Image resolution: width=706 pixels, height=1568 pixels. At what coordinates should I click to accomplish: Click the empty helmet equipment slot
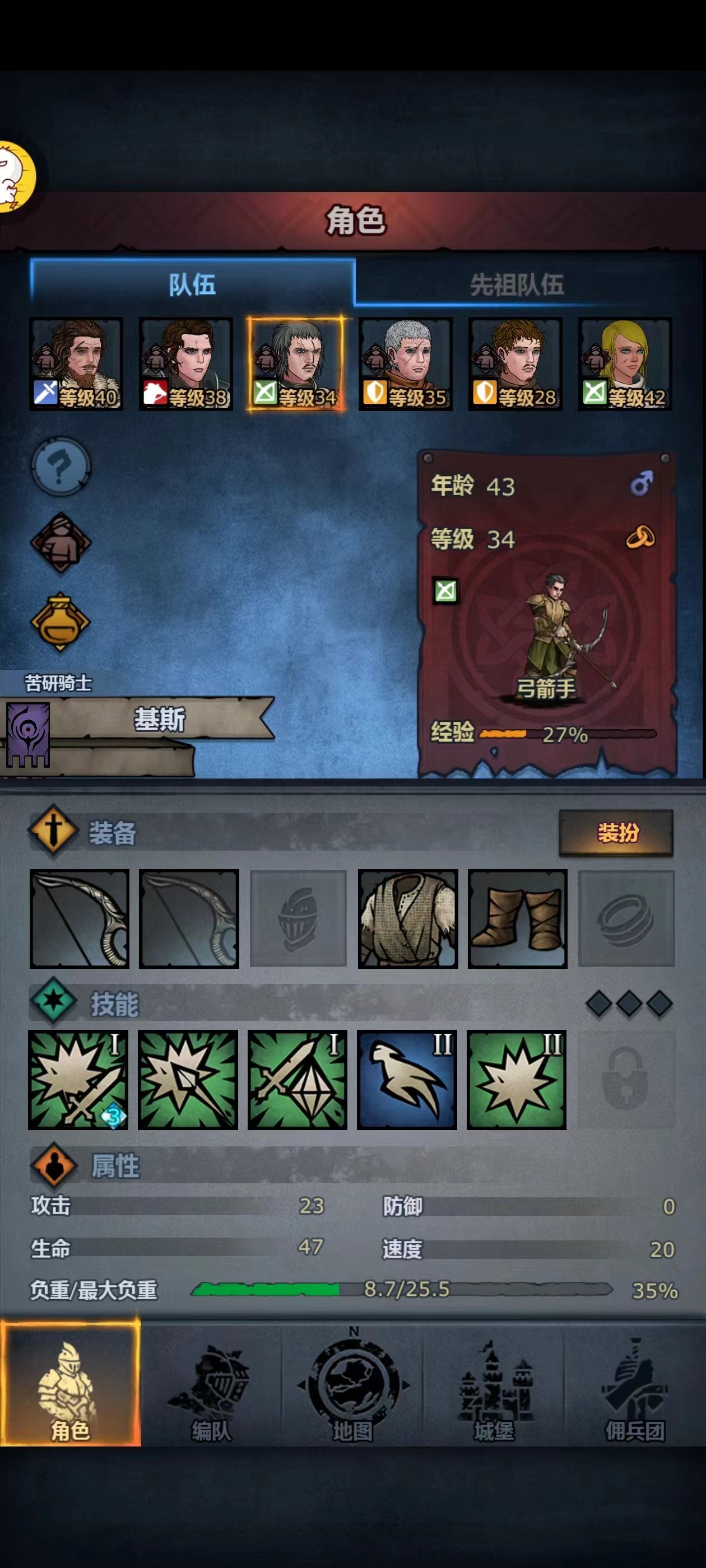coord(298,918)
